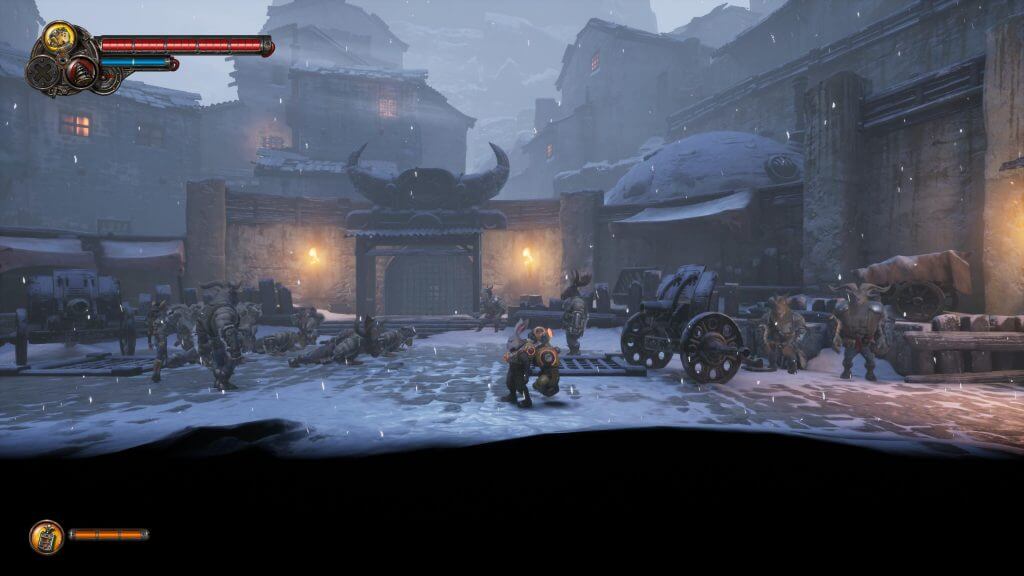Screen dimensions: 1024x576
Task: Use the orange flask item icon
Action: coord(46,536)
